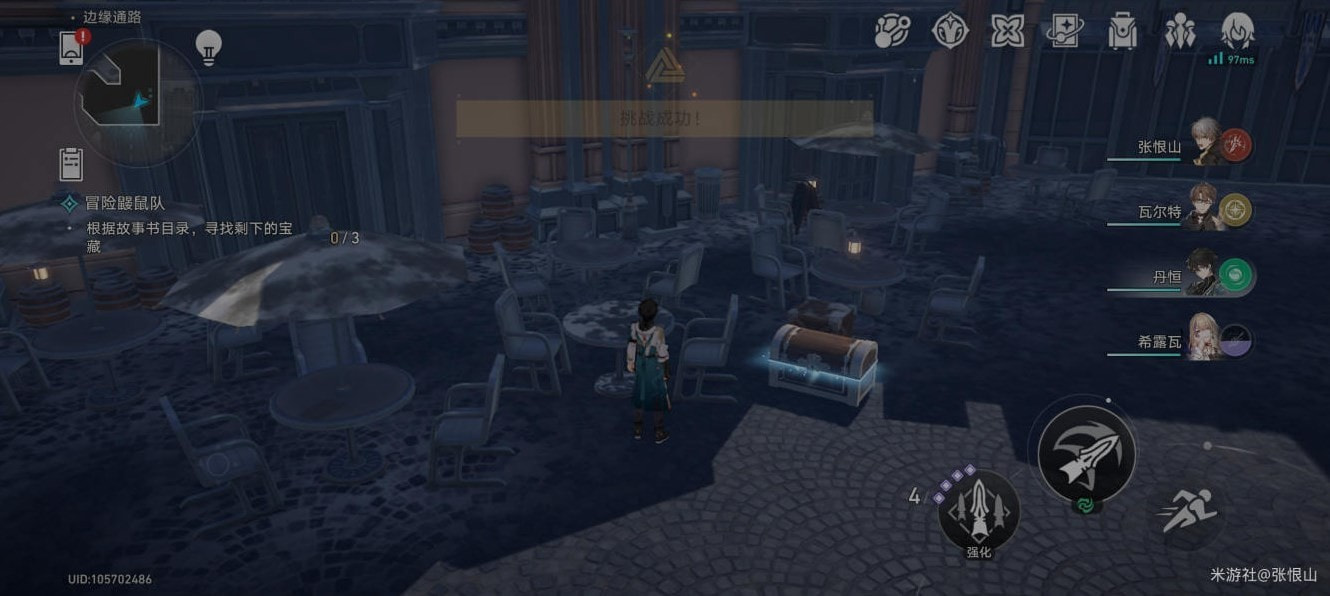Open the star card warp icon
Image resolution: width=1330 pixels, height=596 pixels.
click(x=1066, y=31)
